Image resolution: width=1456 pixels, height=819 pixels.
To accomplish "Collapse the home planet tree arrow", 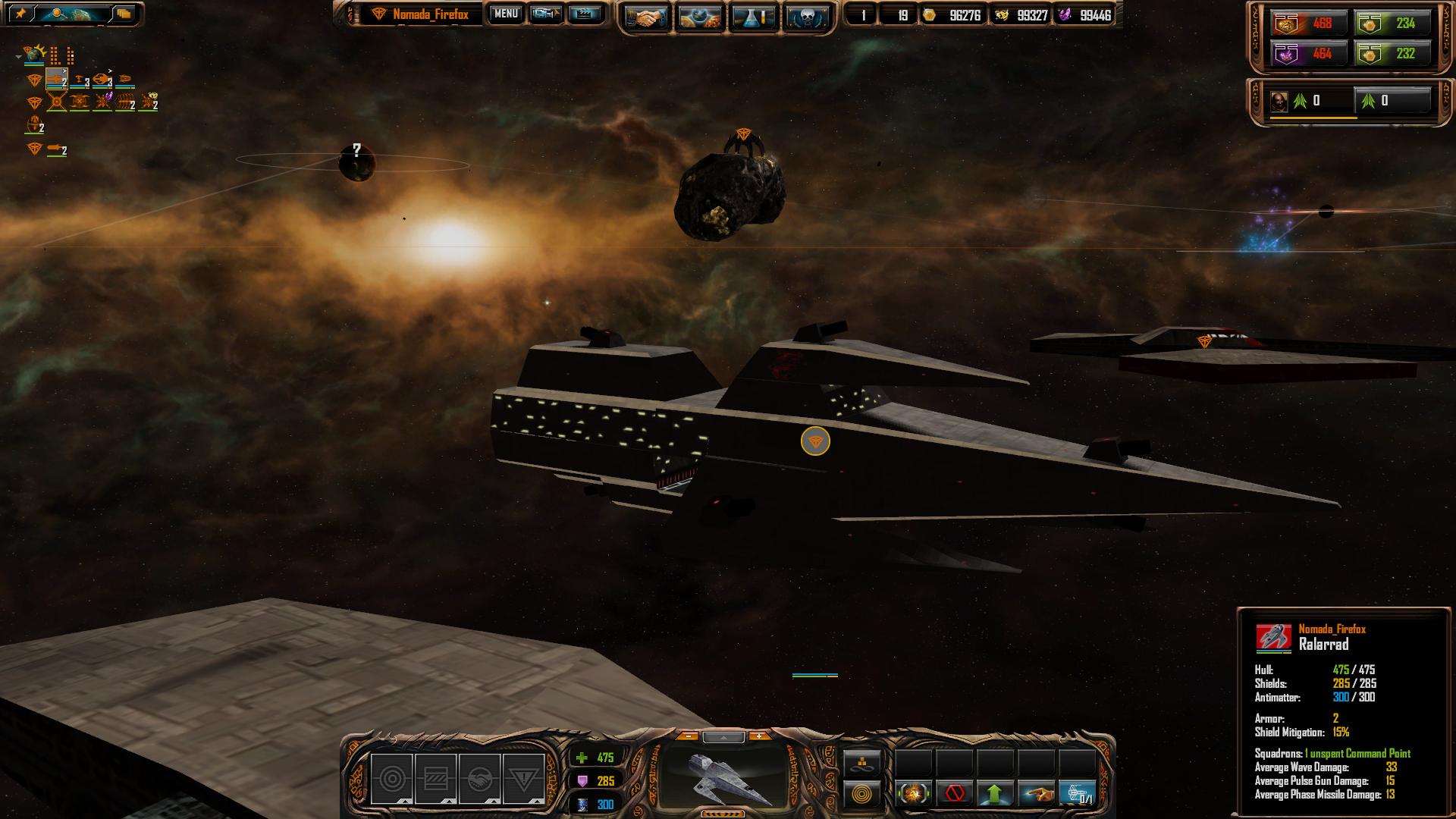I will click(x=18, y=56).
